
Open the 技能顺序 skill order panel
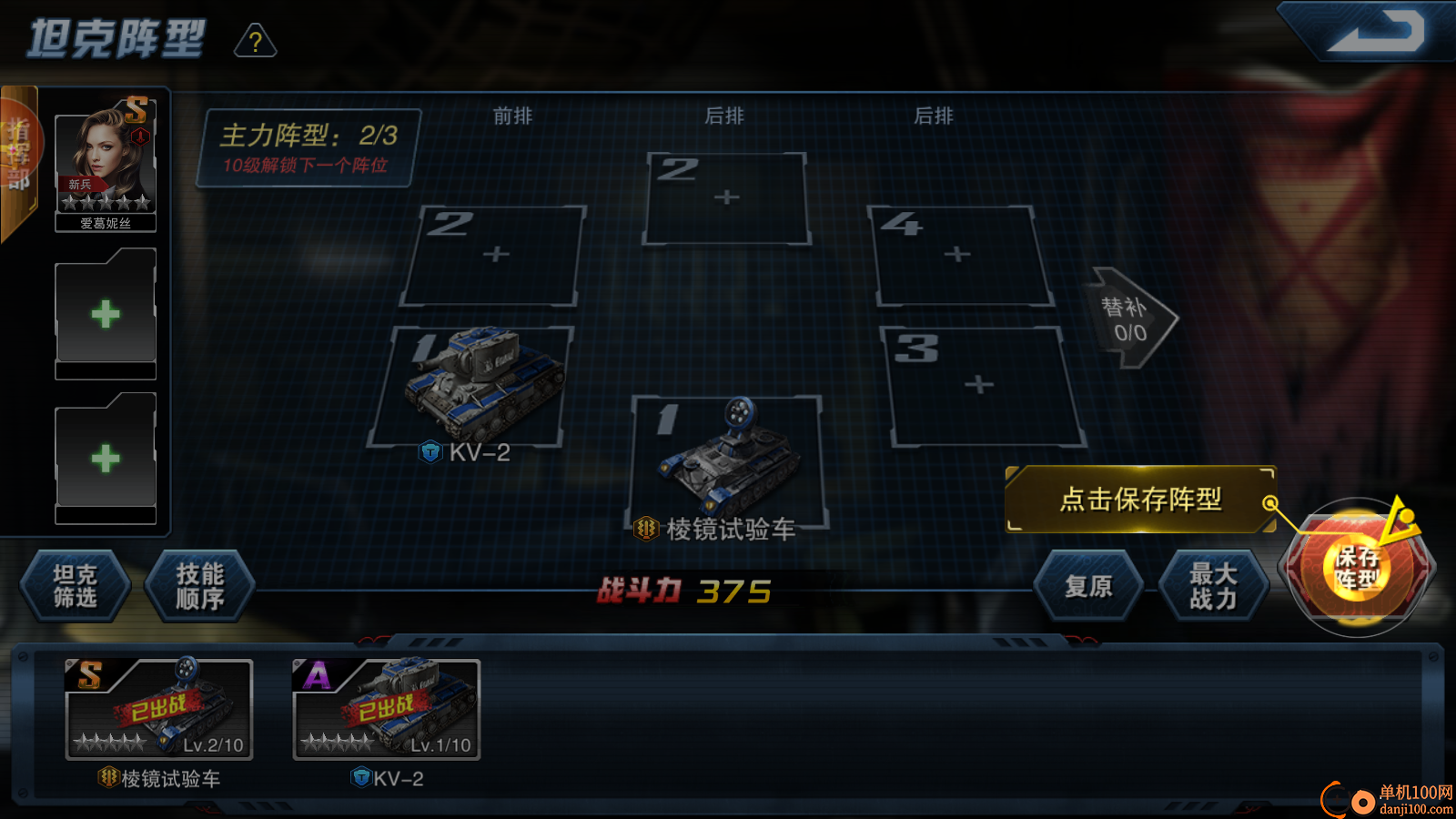(200, 587)
